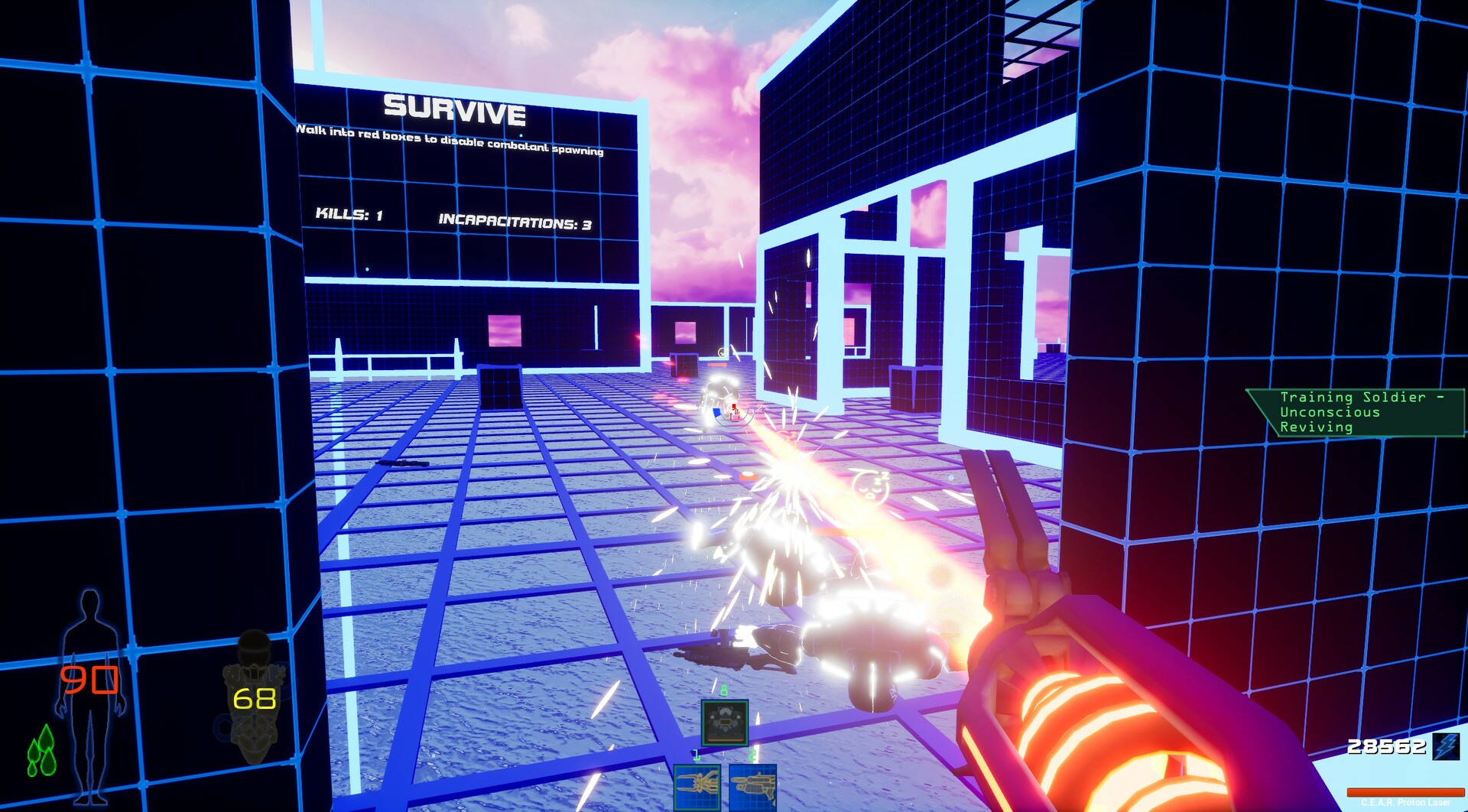1468x812 pixels.
Task: Click the C.E.A.R. Proton Laser weapon label
Action: tap(1407, 803)
